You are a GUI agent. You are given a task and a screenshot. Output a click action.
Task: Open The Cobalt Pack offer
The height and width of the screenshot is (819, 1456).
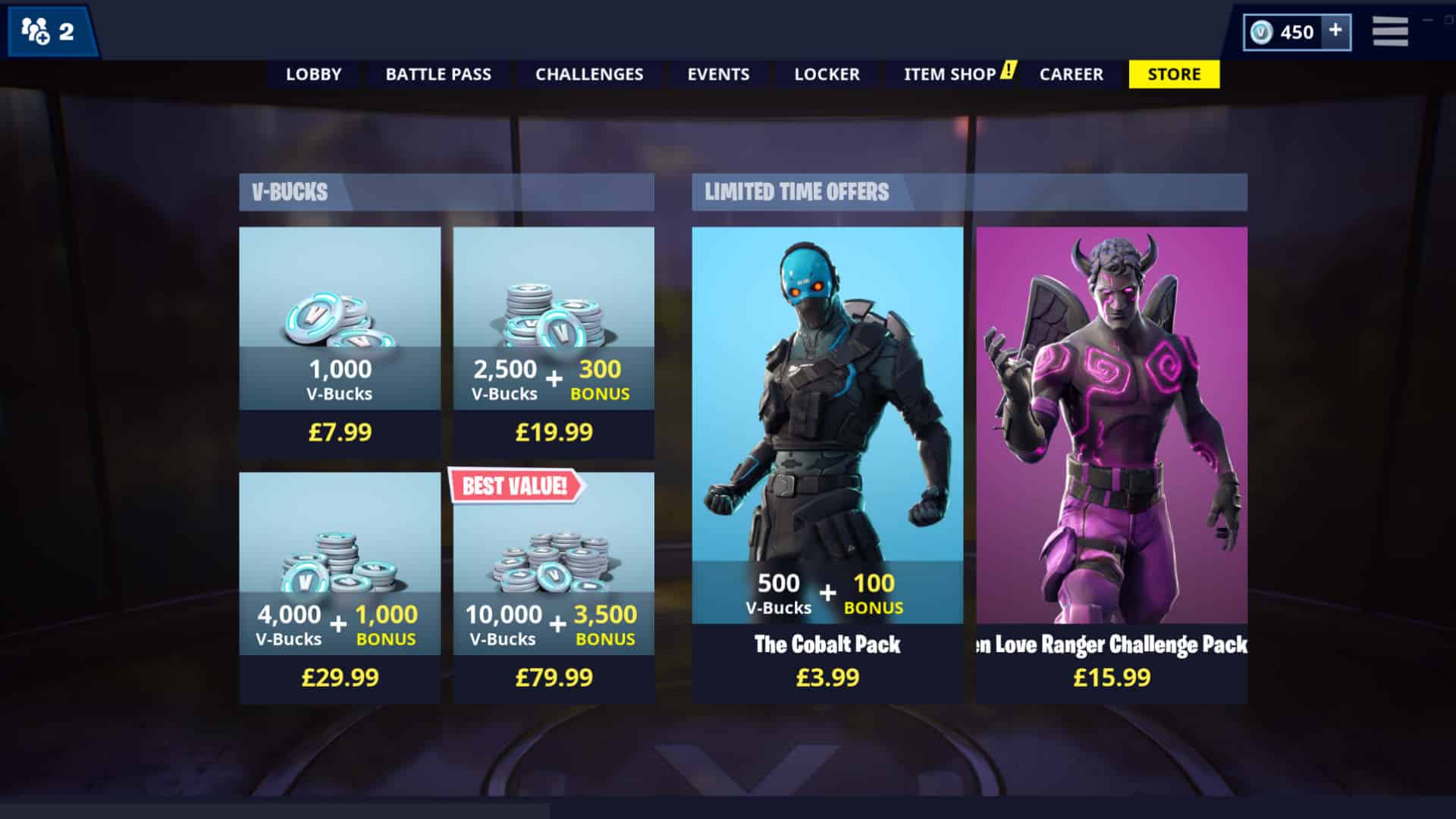[827, 464]
